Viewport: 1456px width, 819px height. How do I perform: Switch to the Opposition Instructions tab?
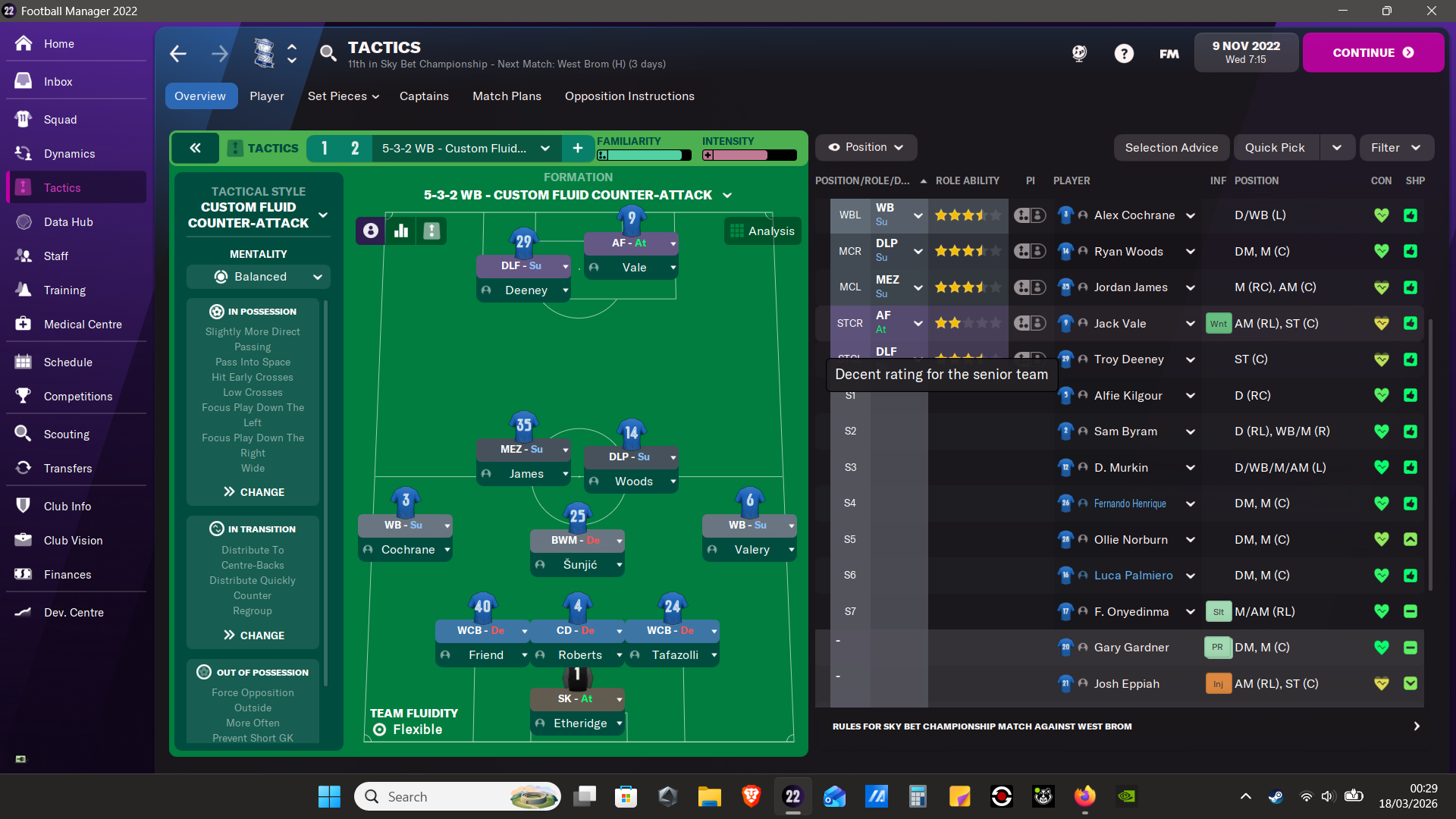point(629,96)
